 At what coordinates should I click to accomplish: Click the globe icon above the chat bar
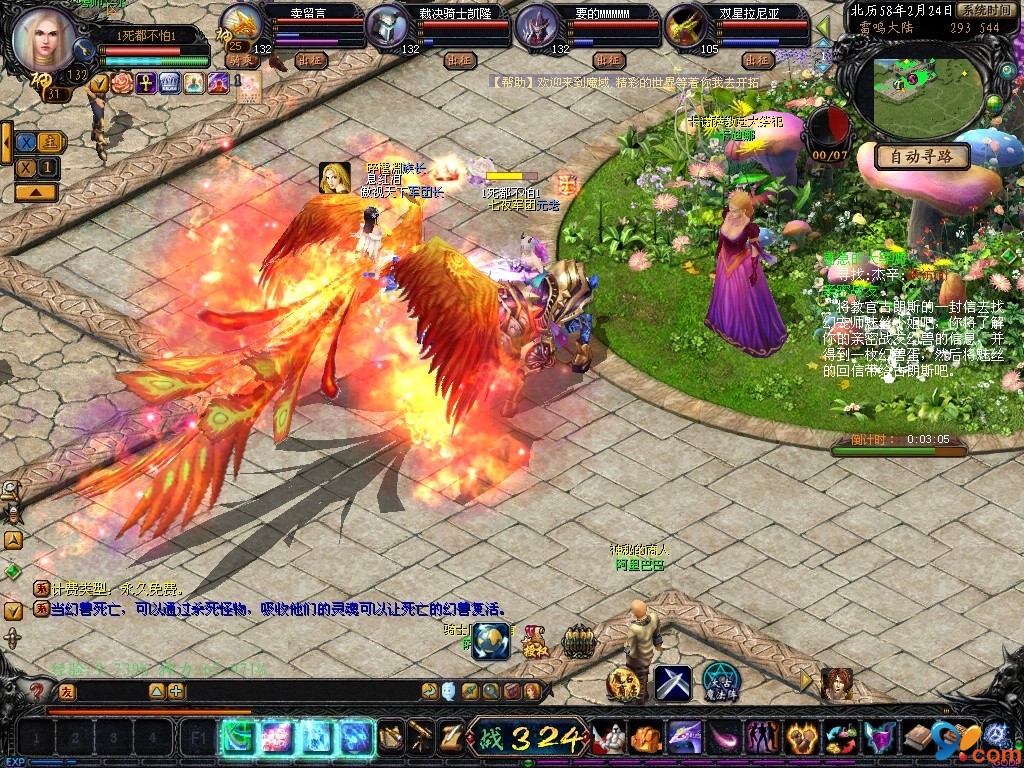click(491, 640)
